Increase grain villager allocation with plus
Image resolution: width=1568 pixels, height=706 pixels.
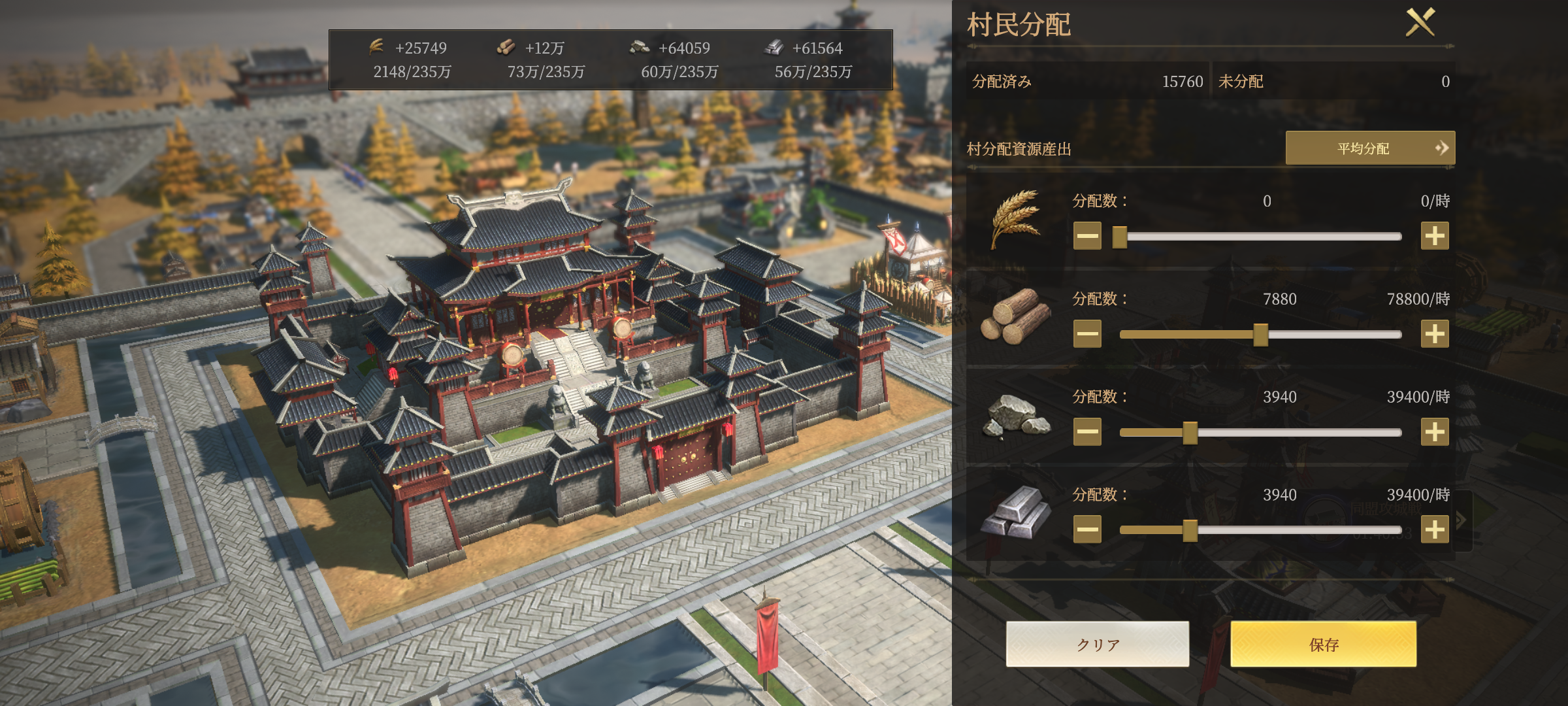[x=1434, y=236]
